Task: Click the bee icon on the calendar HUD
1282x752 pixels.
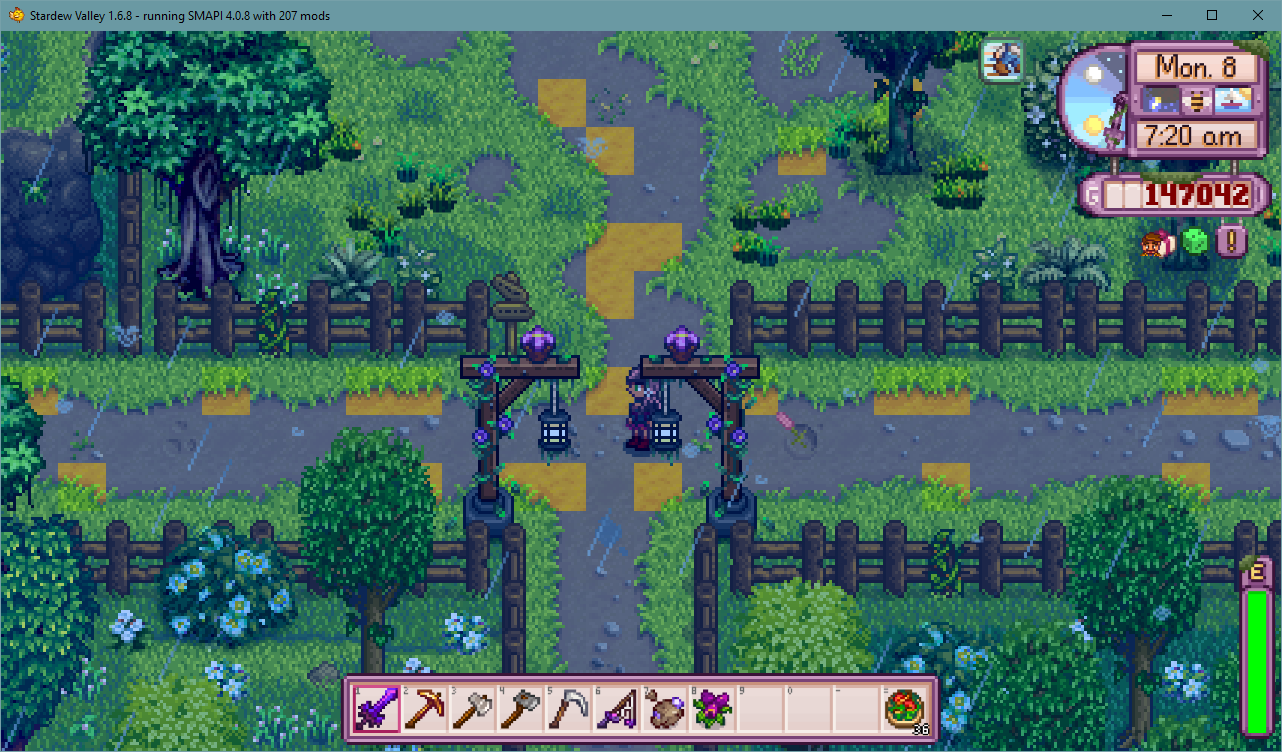Action: click(1197, 100)
